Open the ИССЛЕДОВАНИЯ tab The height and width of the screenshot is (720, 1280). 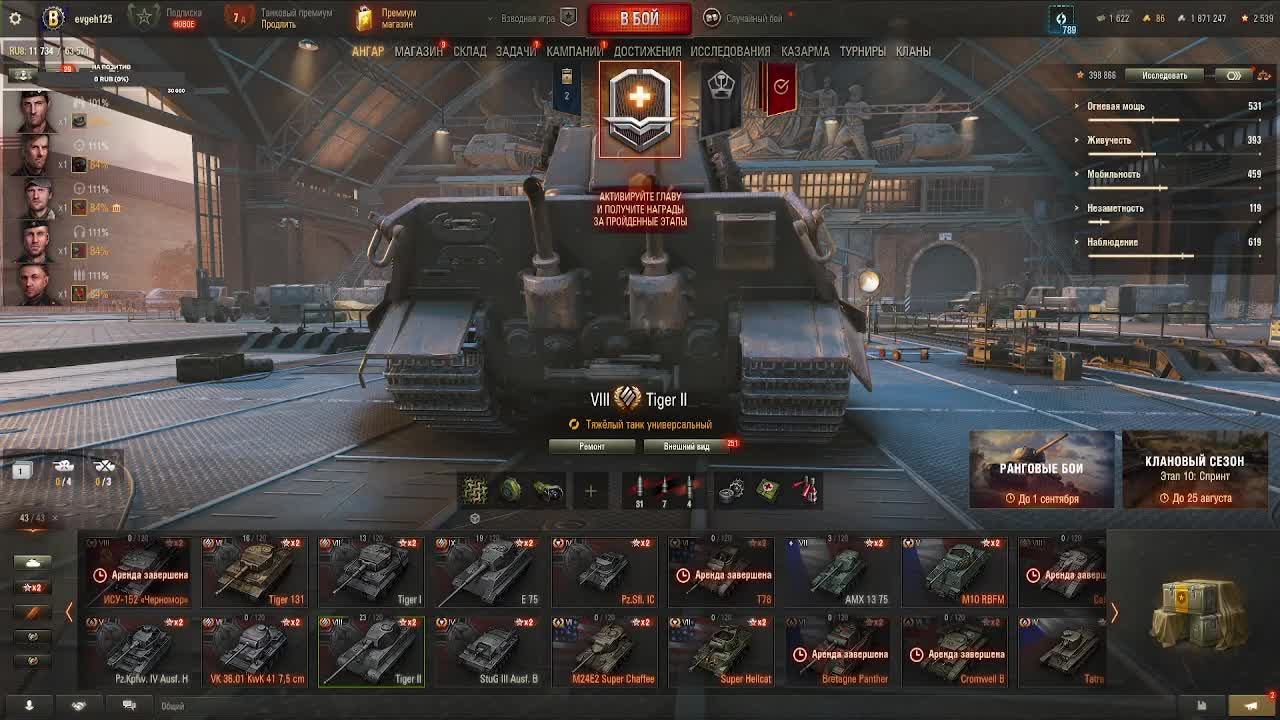click(x=730, y=51)
